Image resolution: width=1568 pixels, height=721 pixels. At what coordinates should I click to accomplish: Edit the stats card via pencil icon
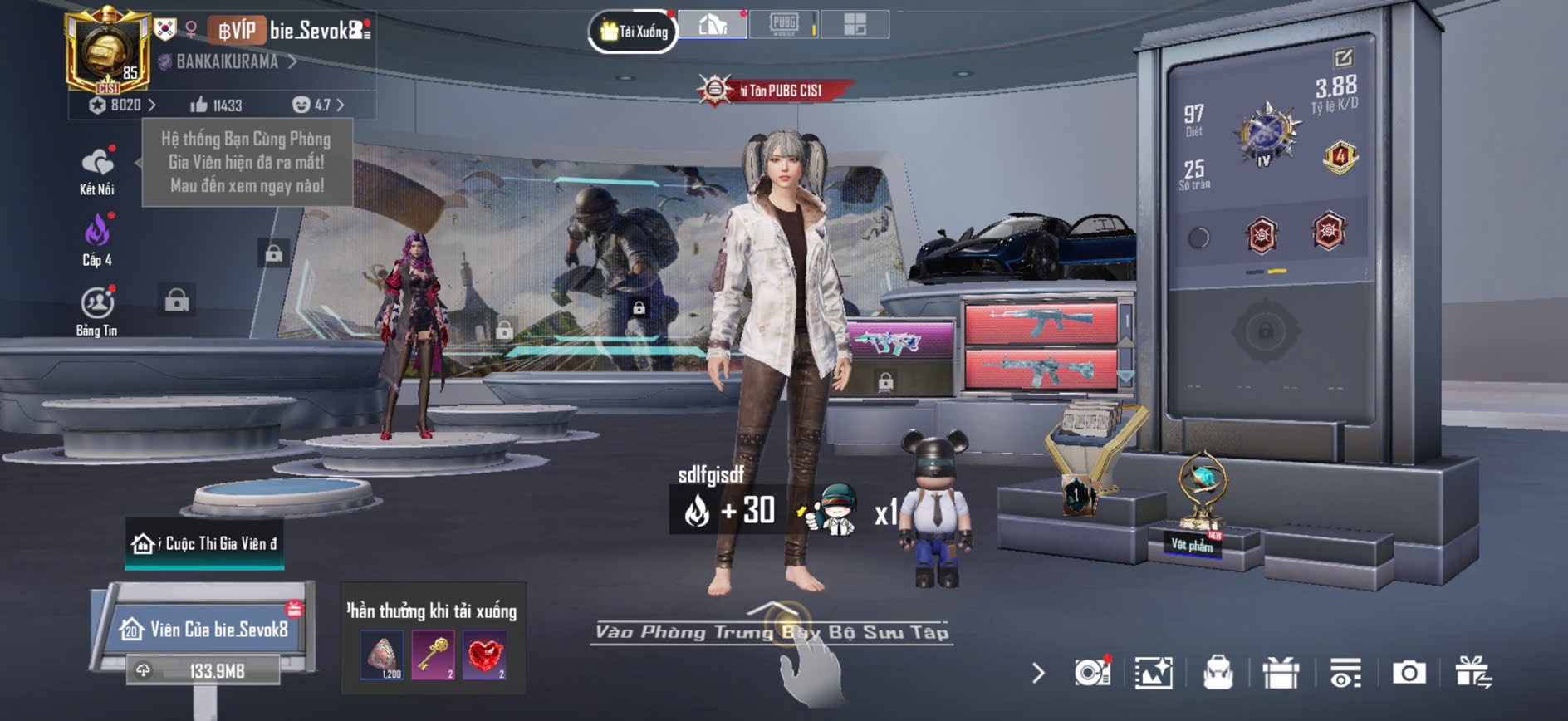1343,57
